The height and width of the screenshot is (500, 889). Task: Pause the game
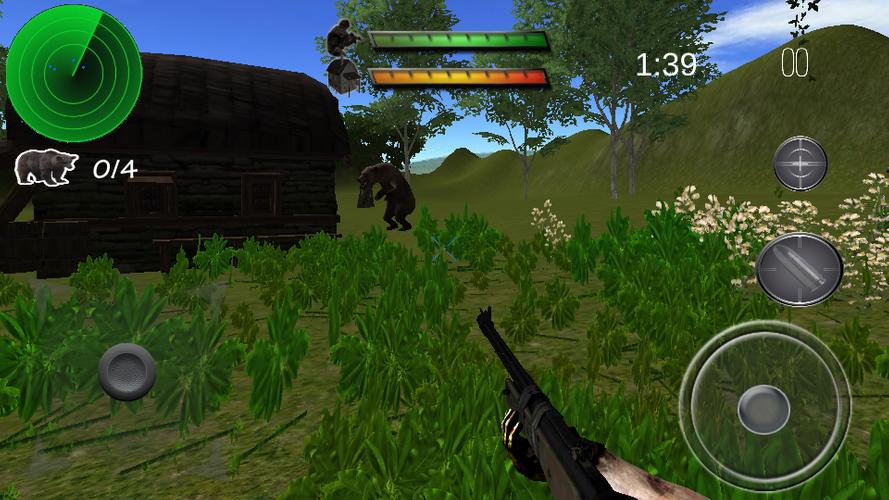(x=795, y=64)
